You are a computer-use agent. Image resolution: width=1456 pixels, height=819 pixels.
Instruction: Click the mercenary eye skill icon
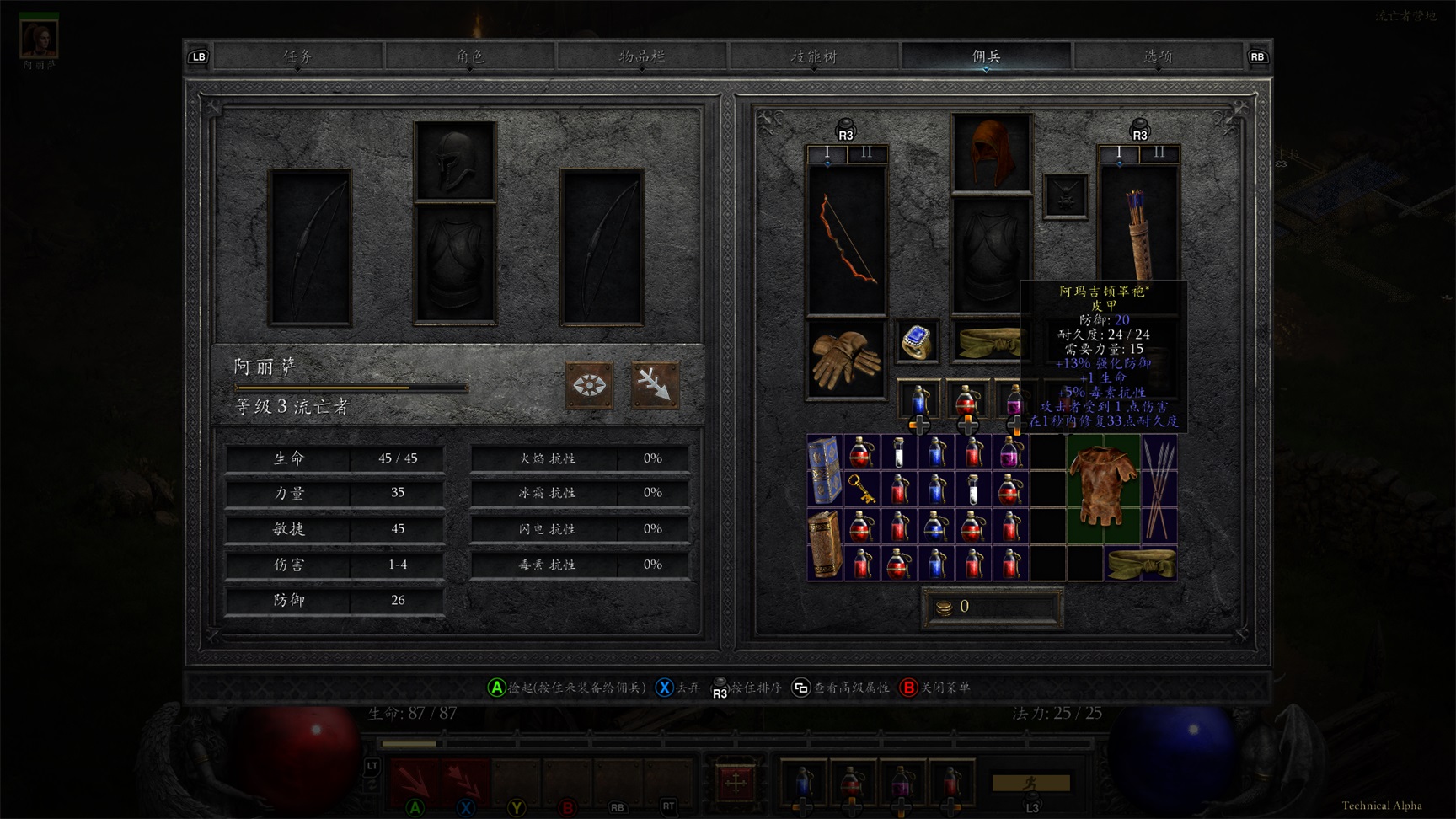tap(589, 386)
